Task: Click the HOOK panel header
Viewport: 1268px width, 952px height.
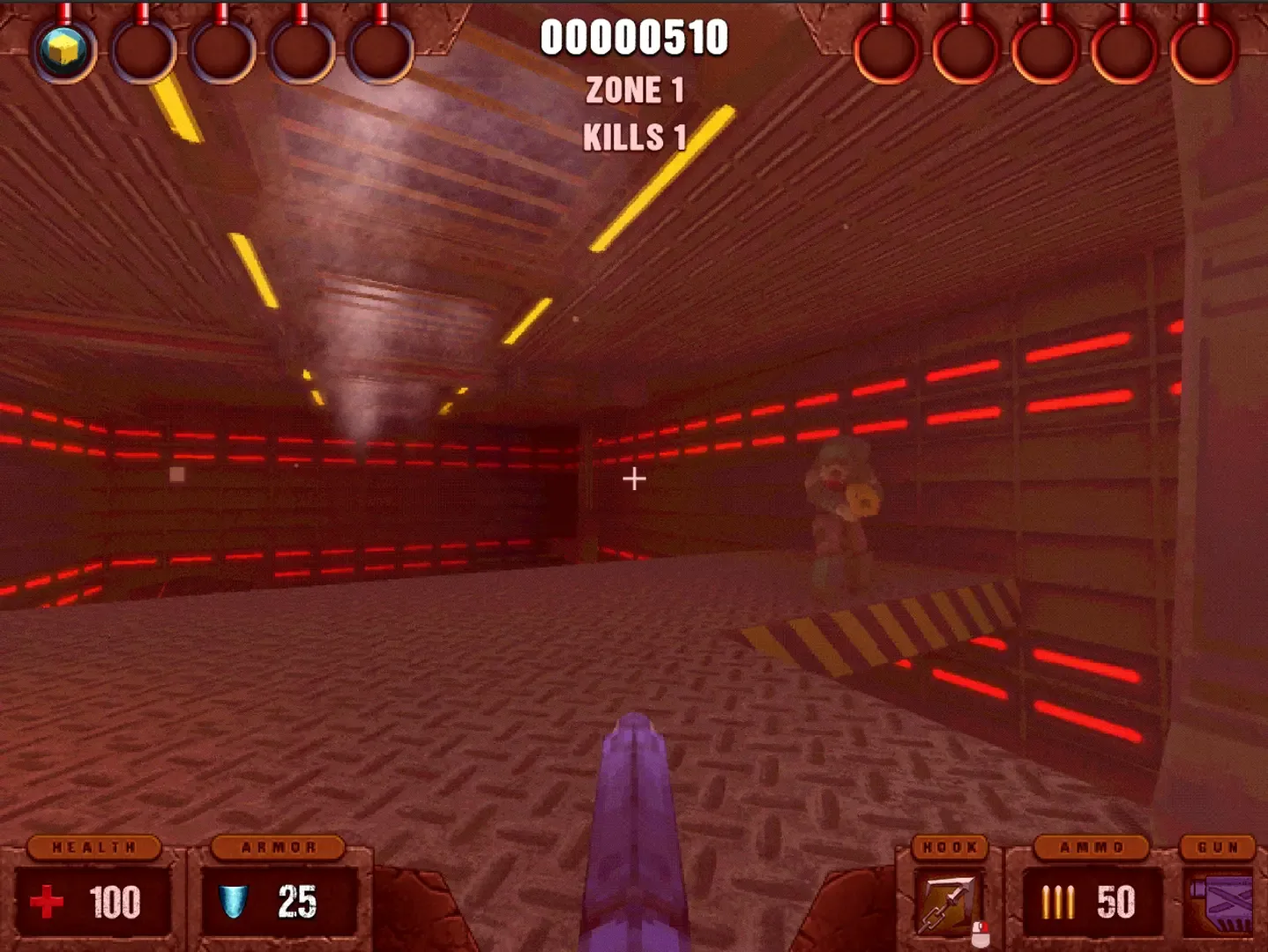Action: coord(950,846)
